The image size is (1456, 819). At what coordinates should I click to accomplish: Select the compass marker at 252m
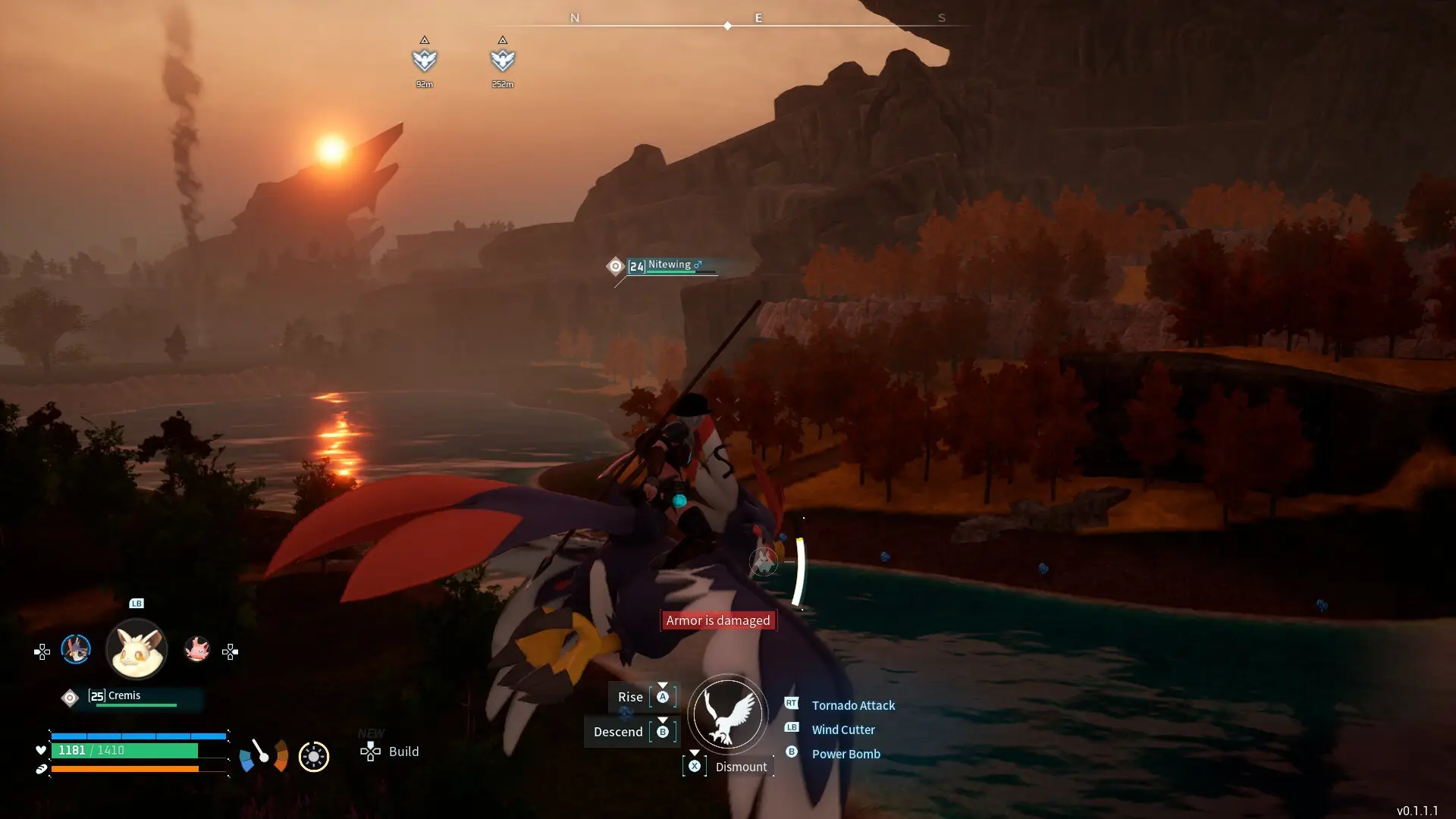[x=503, y=60]
